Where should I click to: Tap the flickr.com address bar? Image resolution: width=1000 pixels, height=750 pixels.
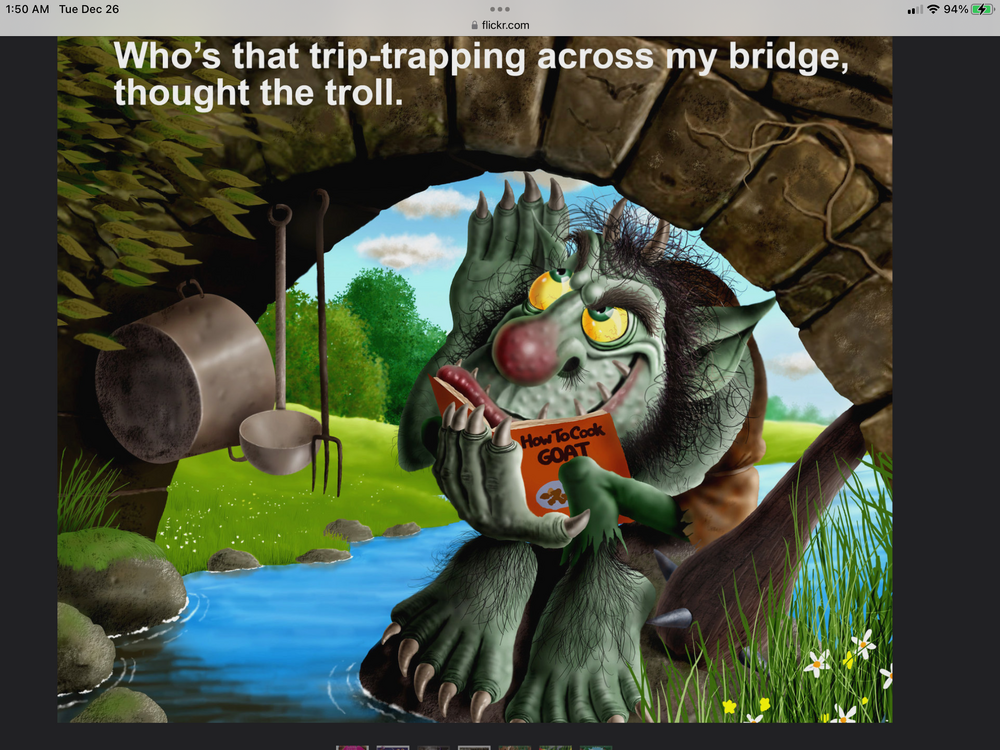tap(500, 25)
